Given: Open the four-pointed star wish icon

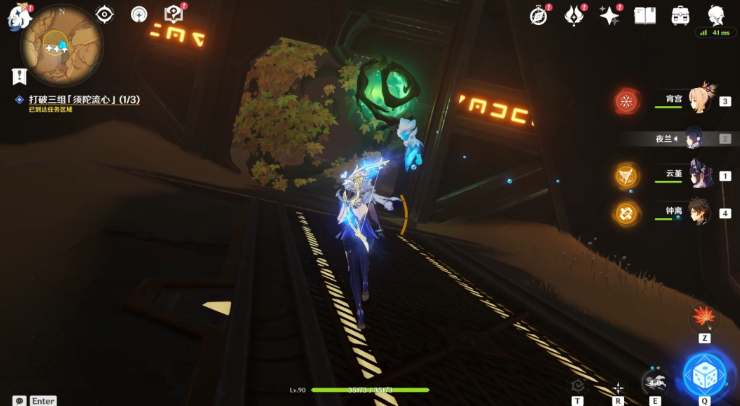Looking at the screenshot, I should point(609,15).
